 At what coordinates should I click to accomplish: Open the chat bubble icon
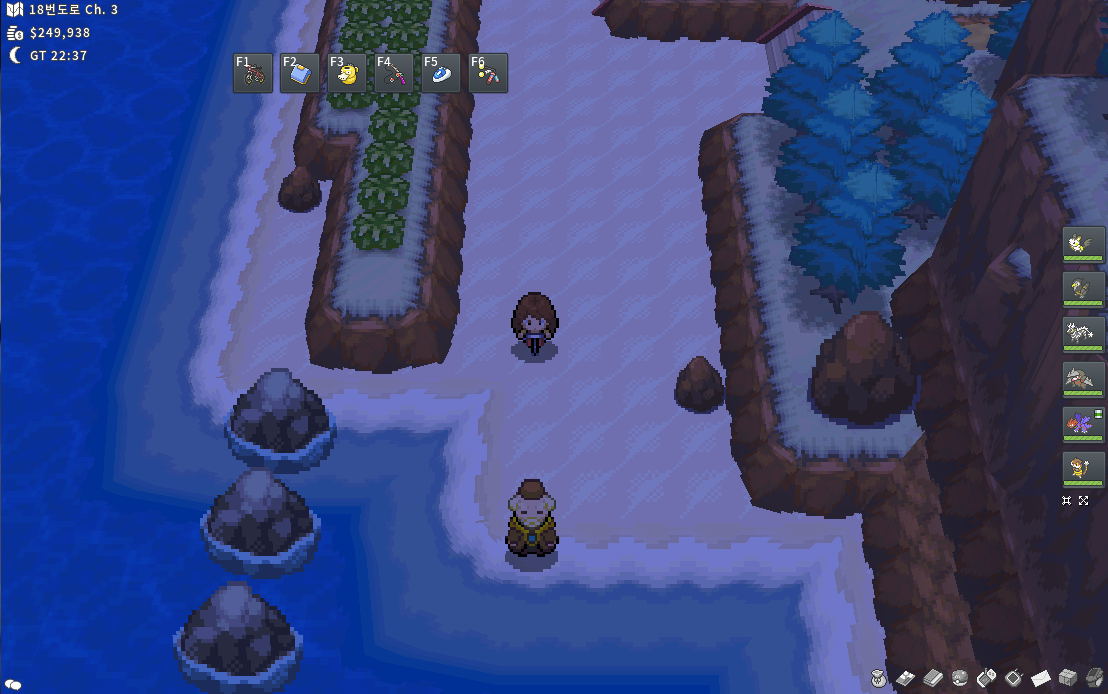(13, 685)
